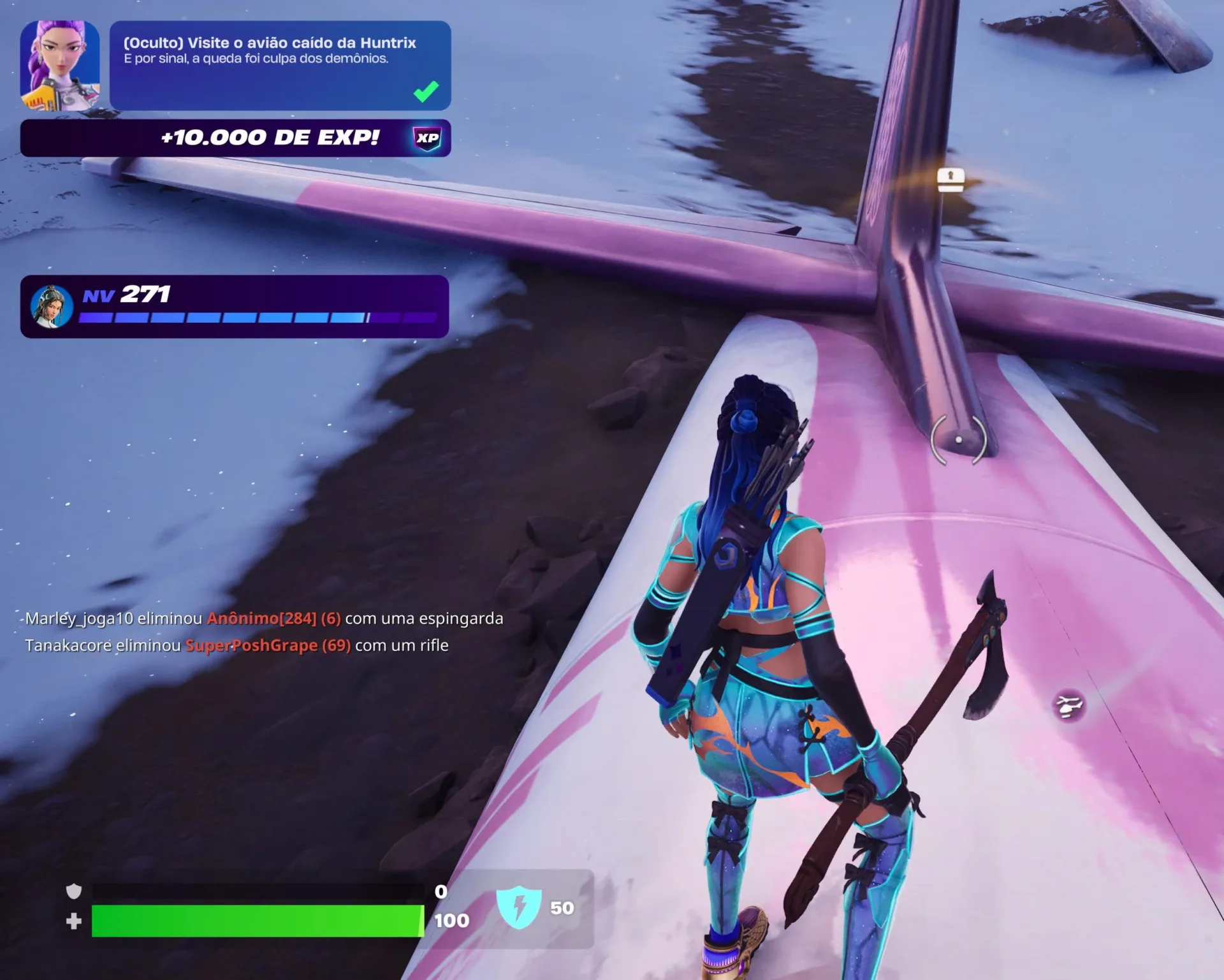The height and width of the screenshot is (980, 1224).
Task: Click the SuperPoshGrape name in the kill feed
Action: pos(252,646)
